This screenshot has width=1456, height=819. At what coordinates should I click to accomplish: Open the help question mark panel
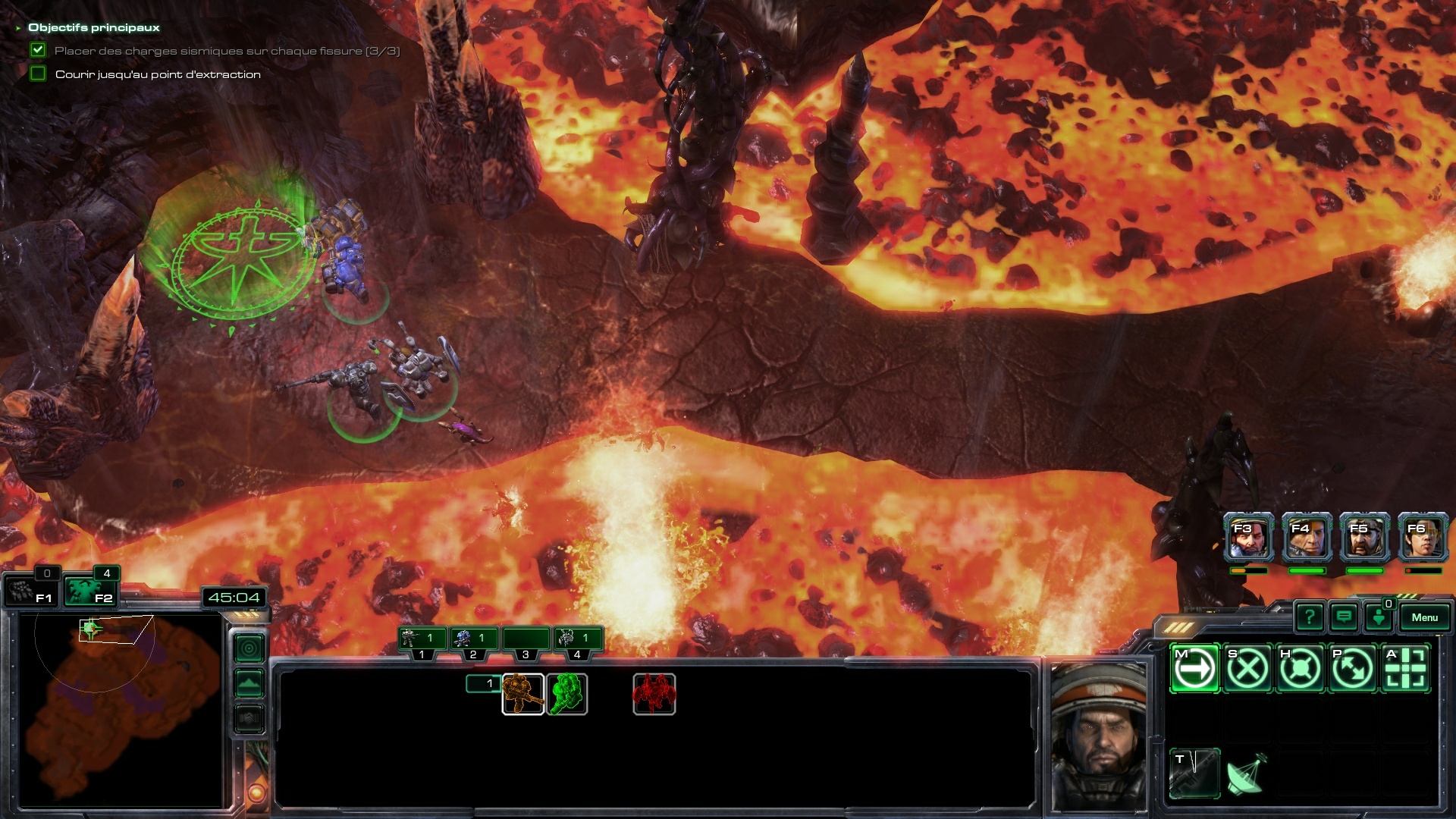pos(1310,617)
